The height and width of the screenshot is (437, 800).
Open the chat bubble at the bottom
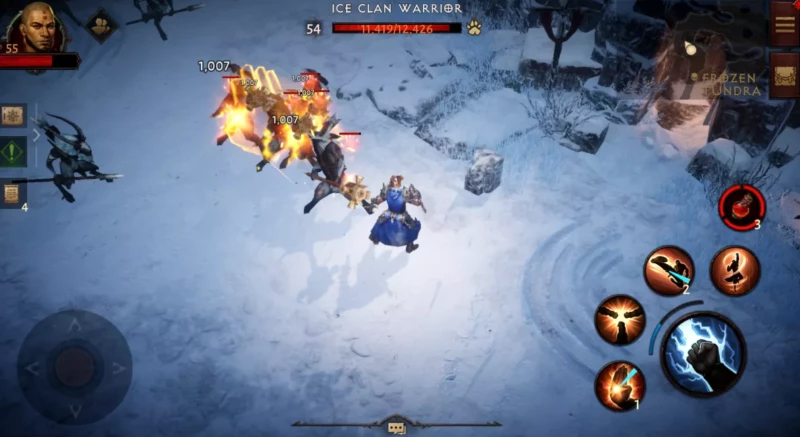click(396, 427)
